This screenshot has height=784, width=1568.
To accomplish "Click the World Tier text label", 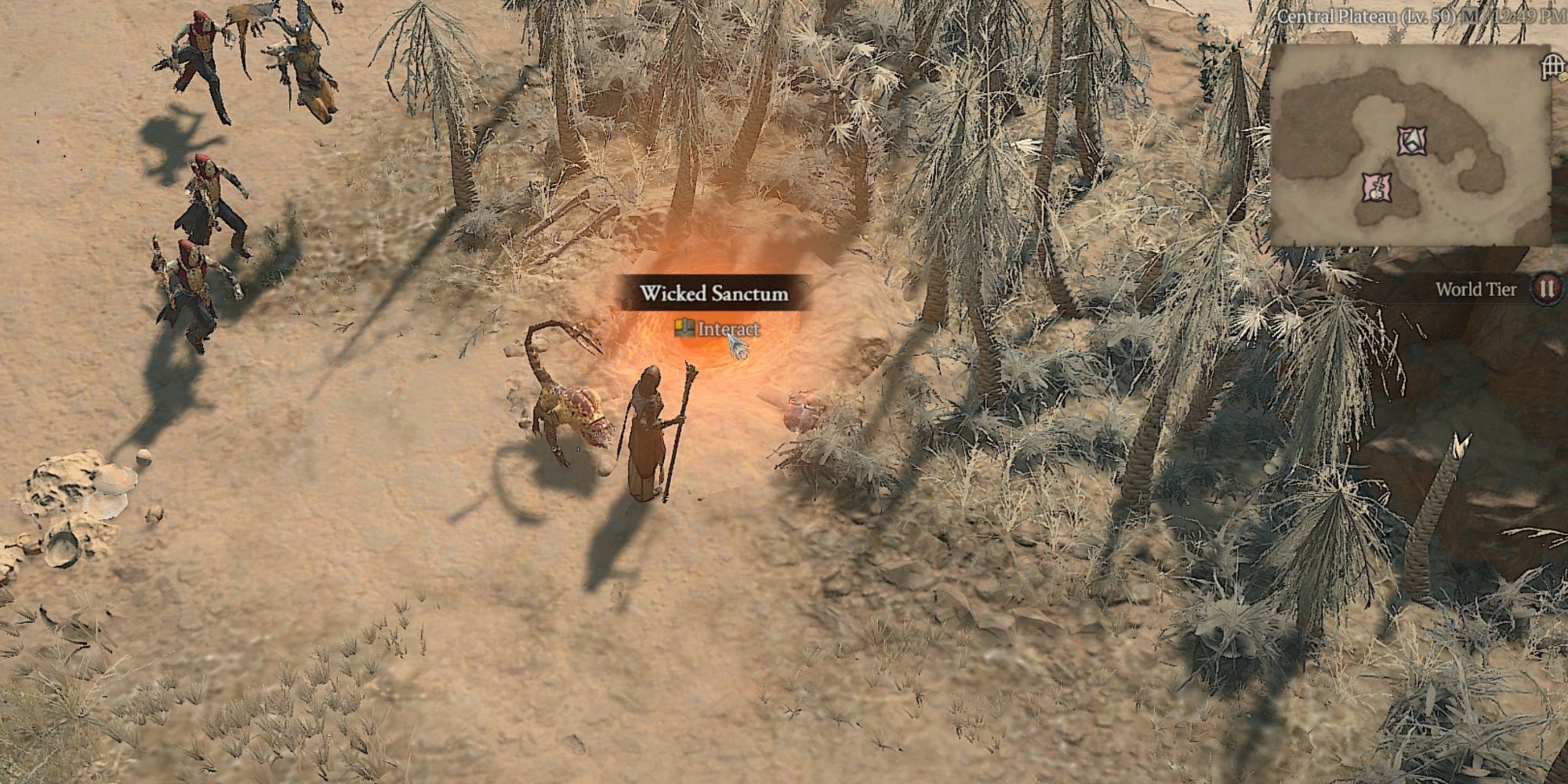I will pos(1476,290).
